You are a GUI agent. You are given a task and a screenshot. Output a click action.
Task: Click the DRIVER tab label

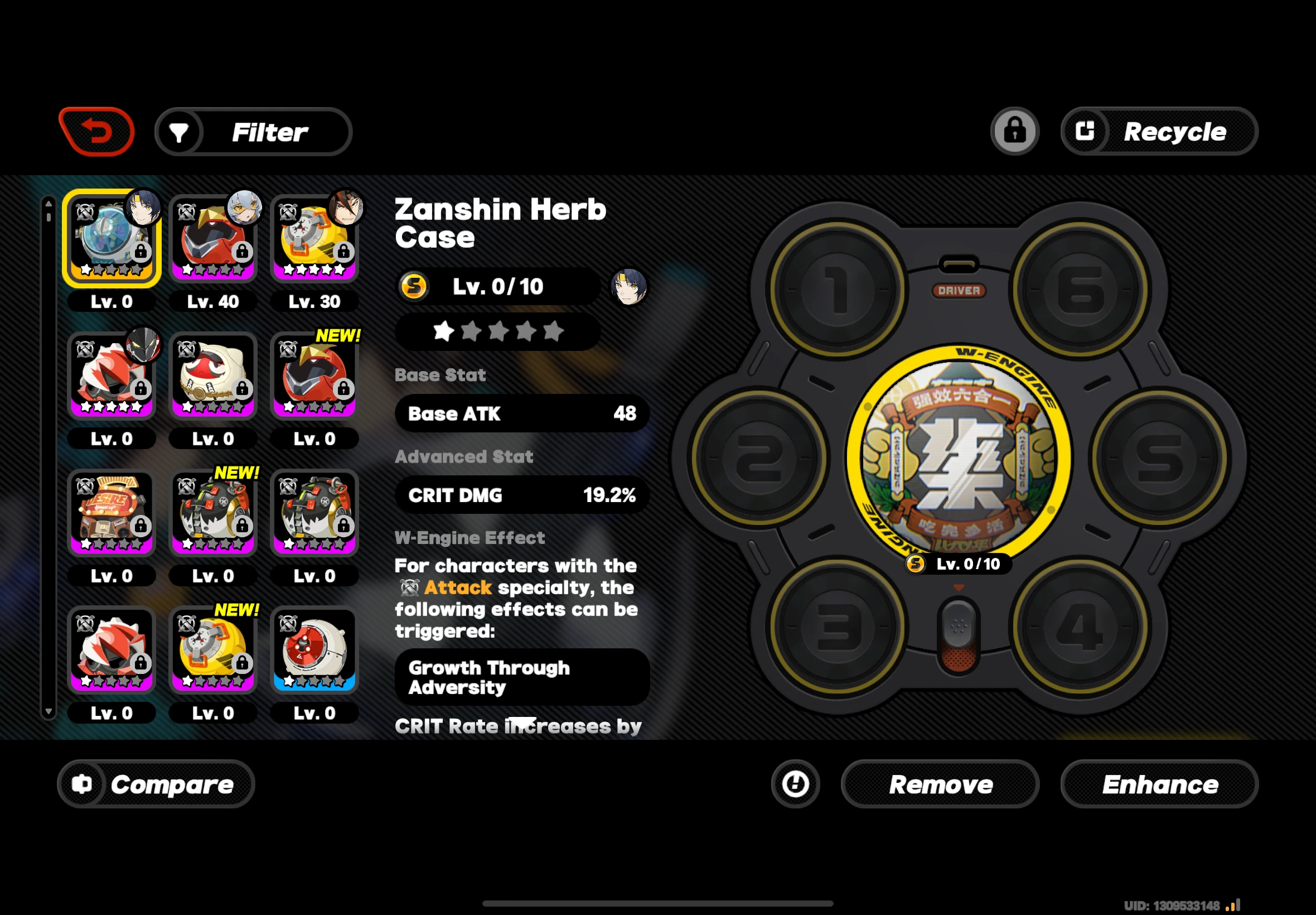click(959, 291)
